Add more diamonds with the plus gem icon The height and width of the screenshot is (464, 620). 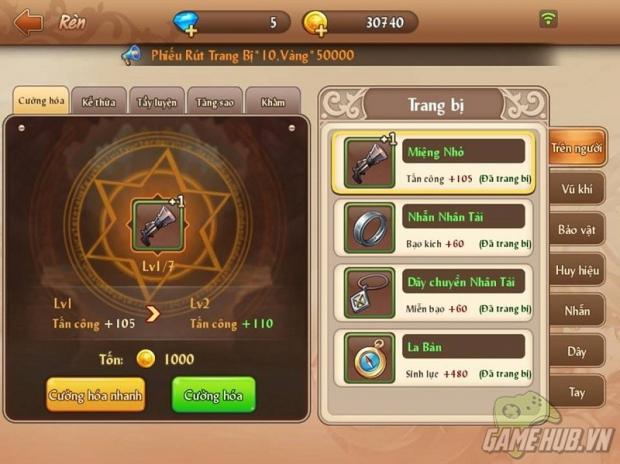click(x=186, y=22)
